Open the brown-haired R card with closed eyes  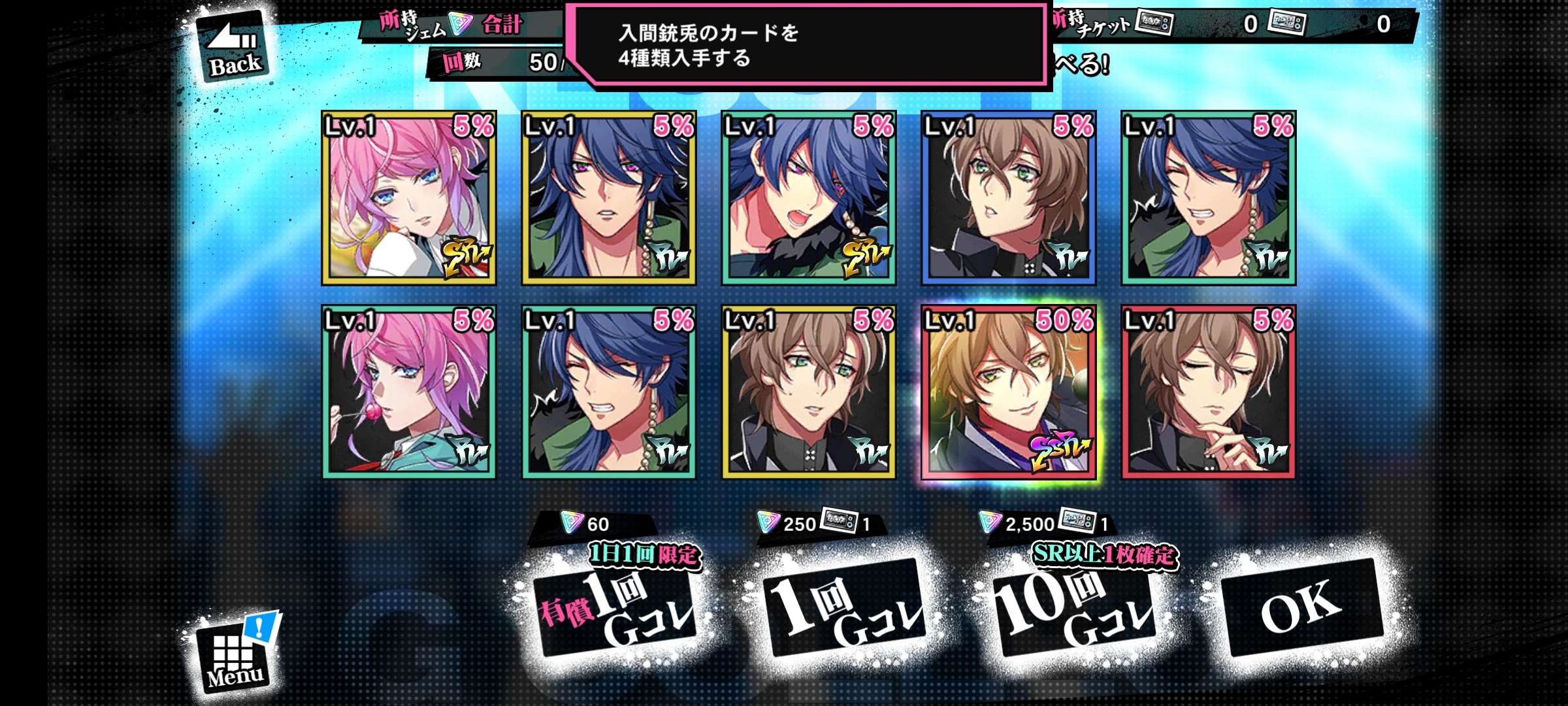[1208, 392]
